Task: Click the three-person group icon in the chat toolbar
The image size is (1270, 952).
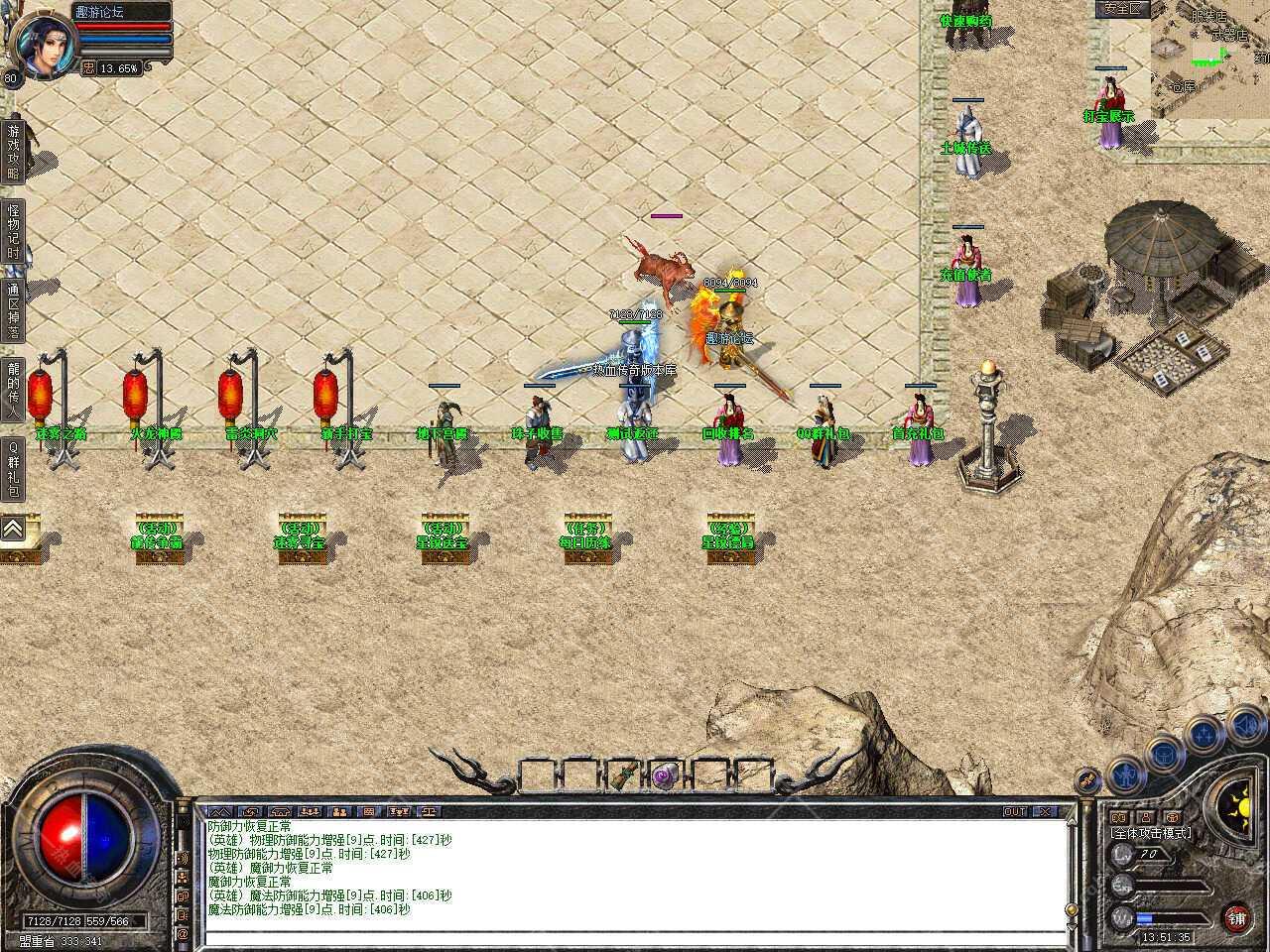Action: (x=310, y=811)
